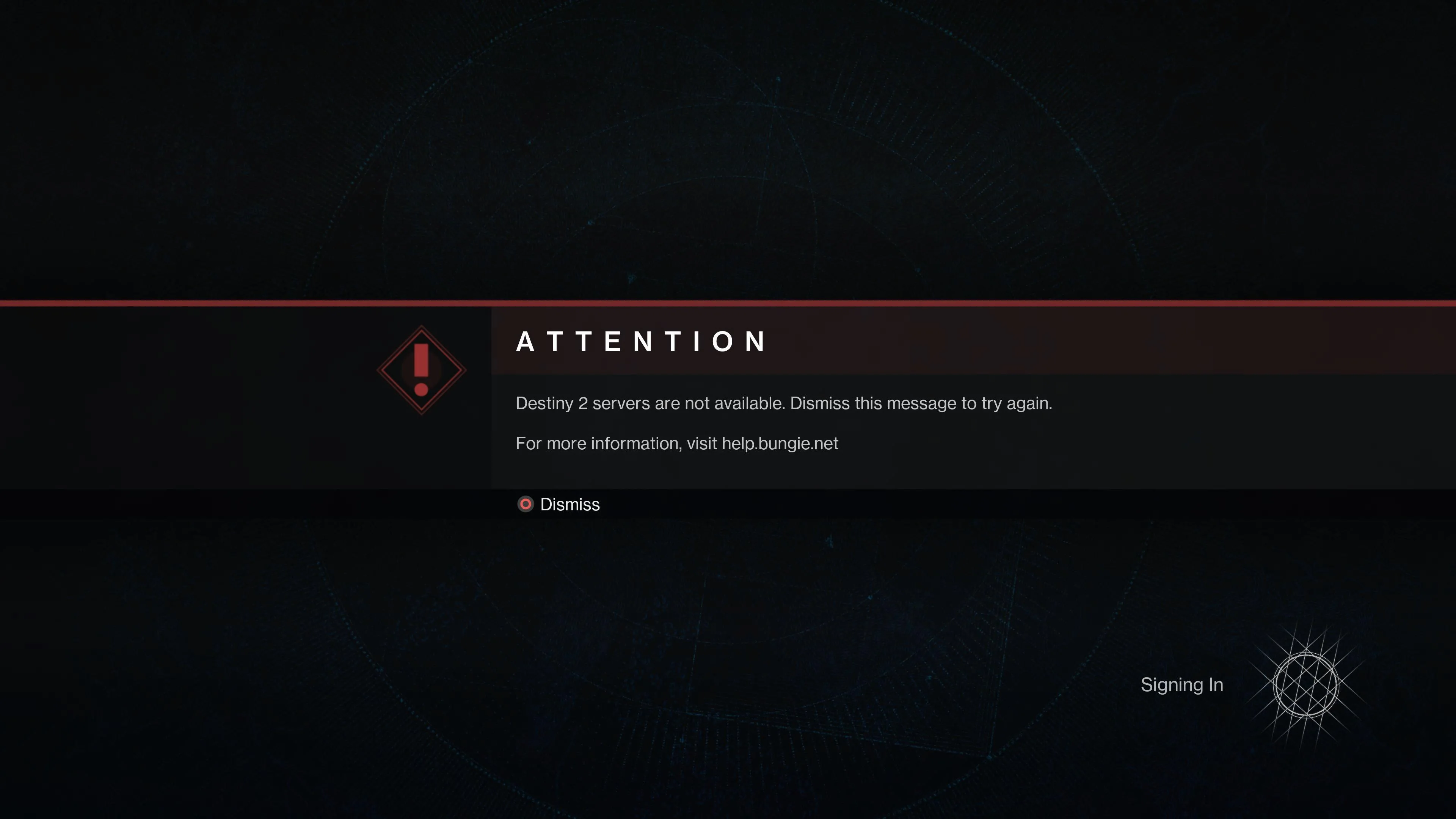Click the 'For more information' sentence
The width and height of the screenshot is (1456, 819).
(x=676, y=443)
